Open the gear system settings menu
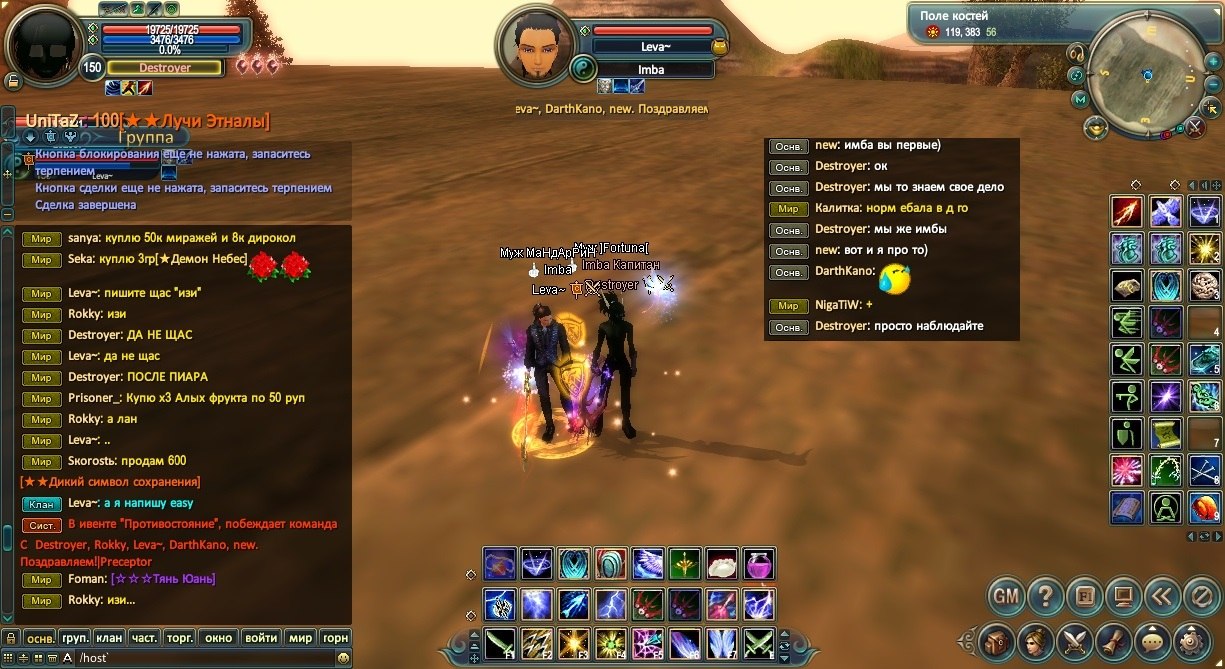1225x669 pixels. (1192, 639)
